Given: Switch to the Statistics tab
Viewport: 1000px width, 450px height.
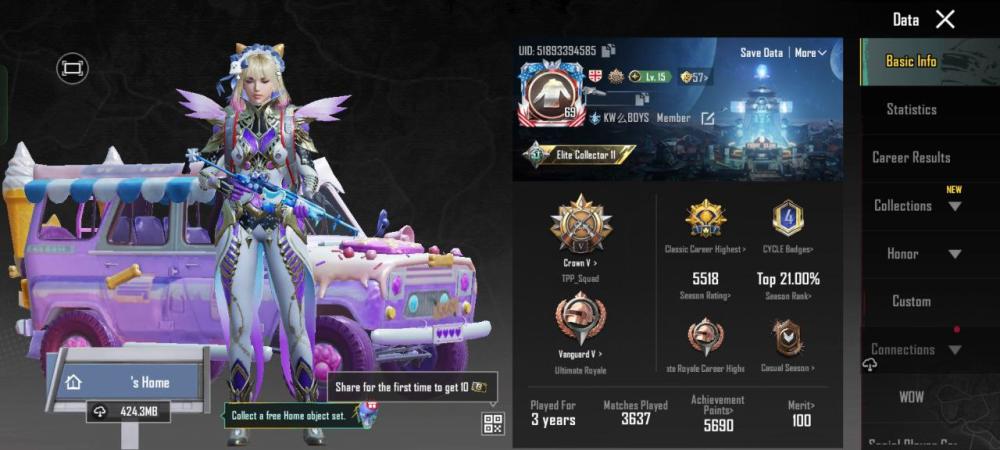Looking at the screenshot, I should tap(911, 109).
